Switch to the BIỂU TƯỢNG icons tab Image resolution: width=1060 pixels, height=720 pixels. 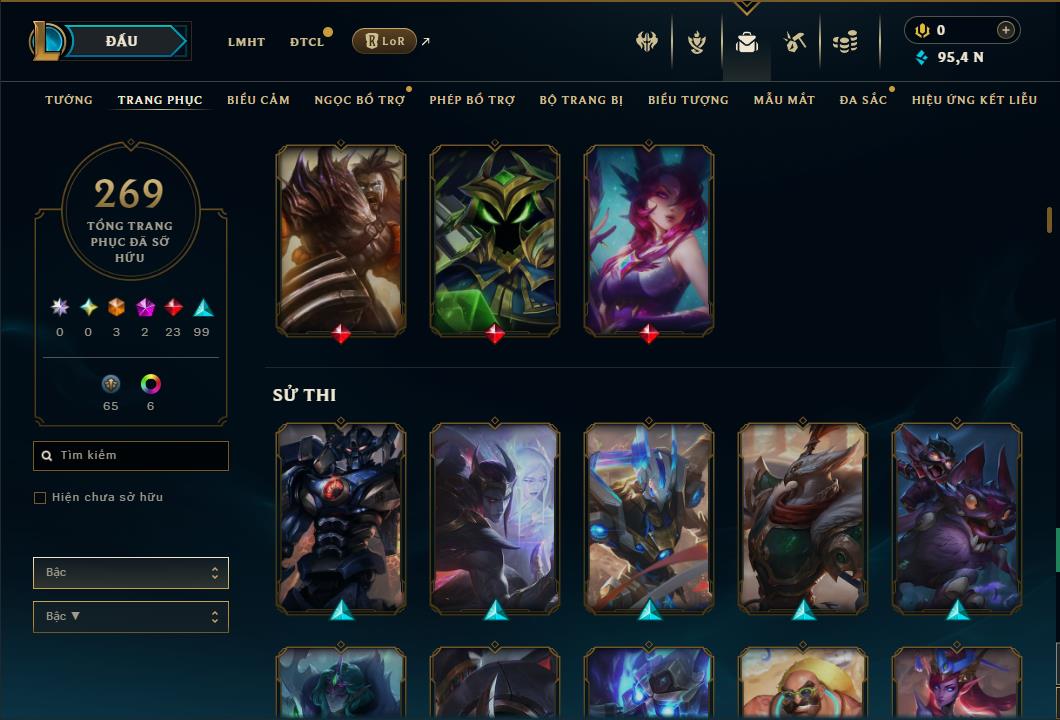coord(688,100)
